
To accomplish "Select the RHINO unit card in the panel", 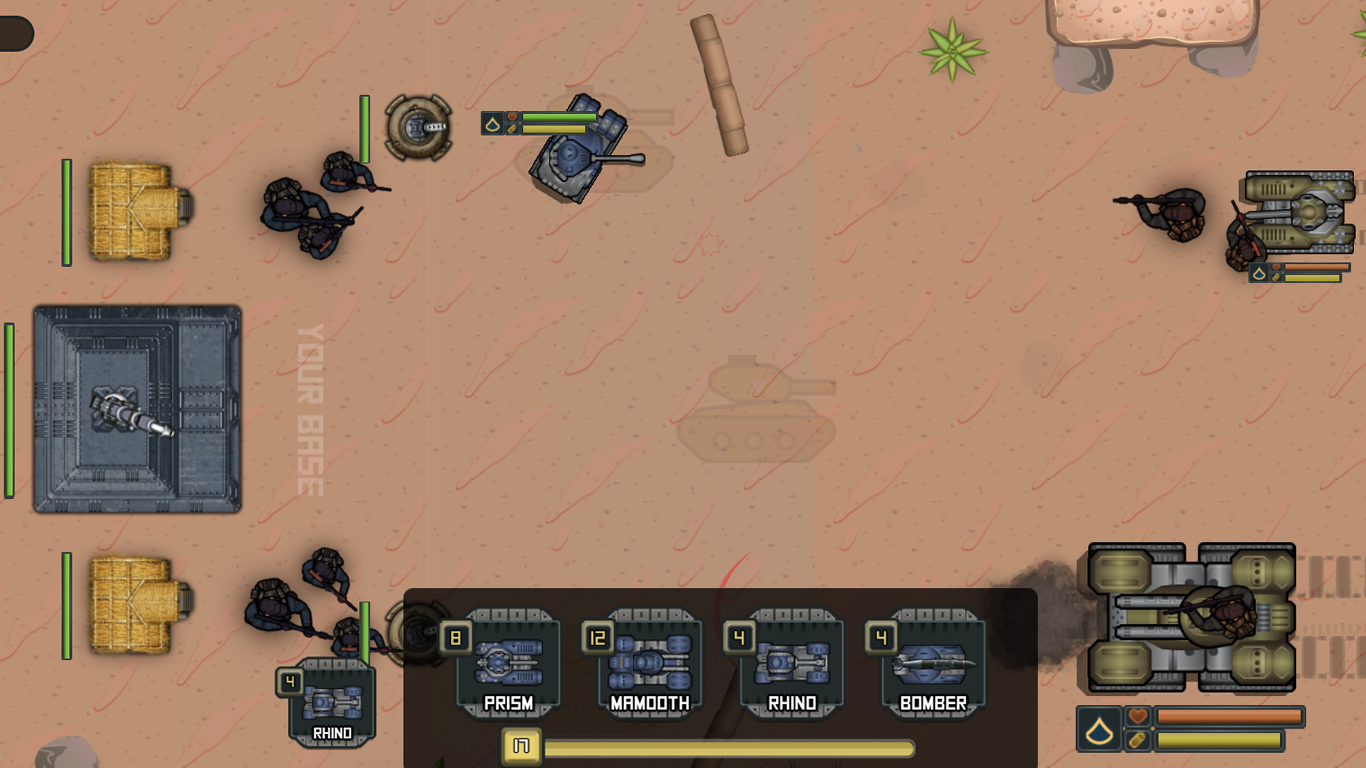I will point(792,665).
